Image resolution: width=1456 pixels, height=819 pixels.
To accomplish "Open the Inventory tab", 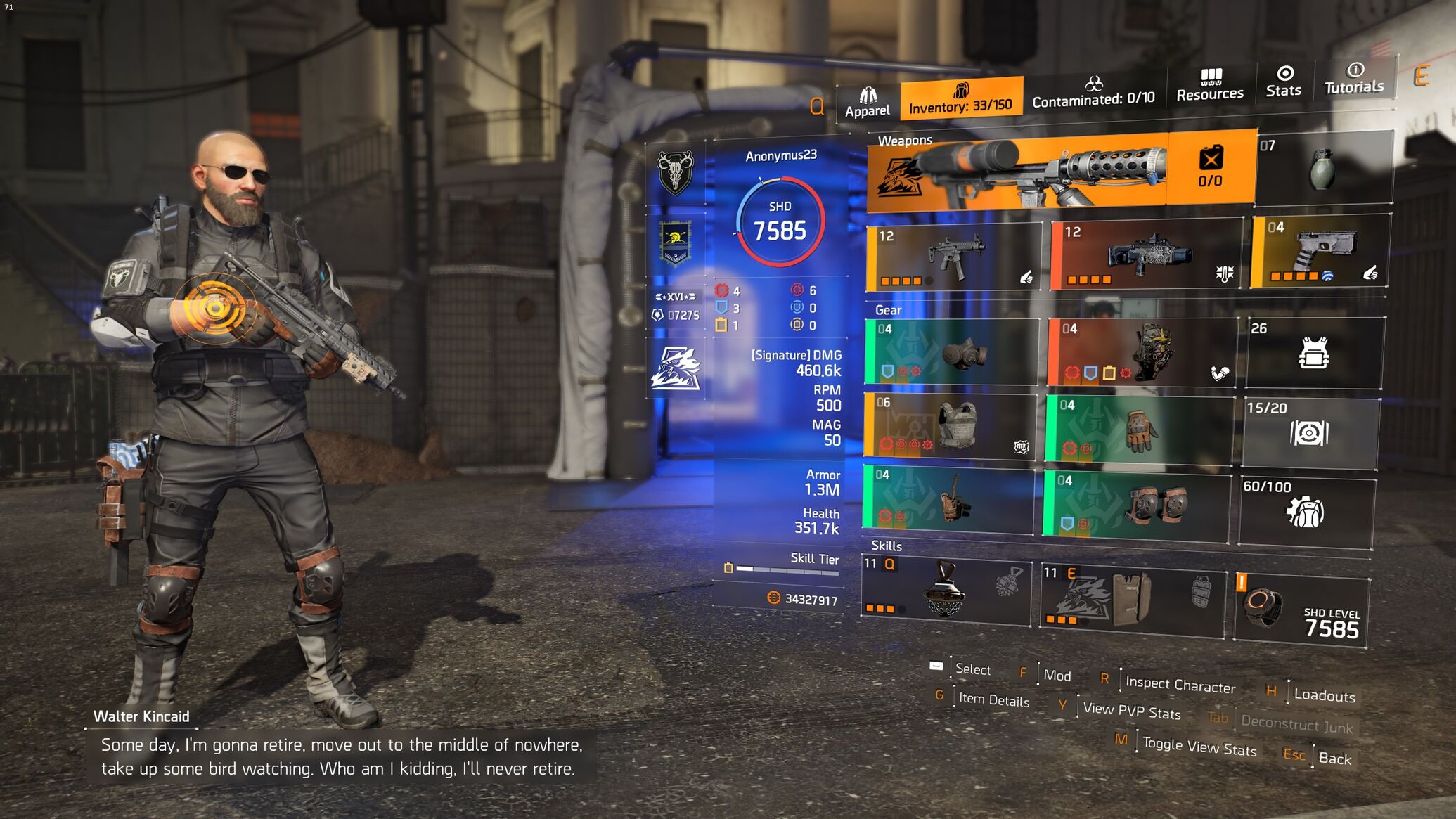I will click(x=960, y=98).
